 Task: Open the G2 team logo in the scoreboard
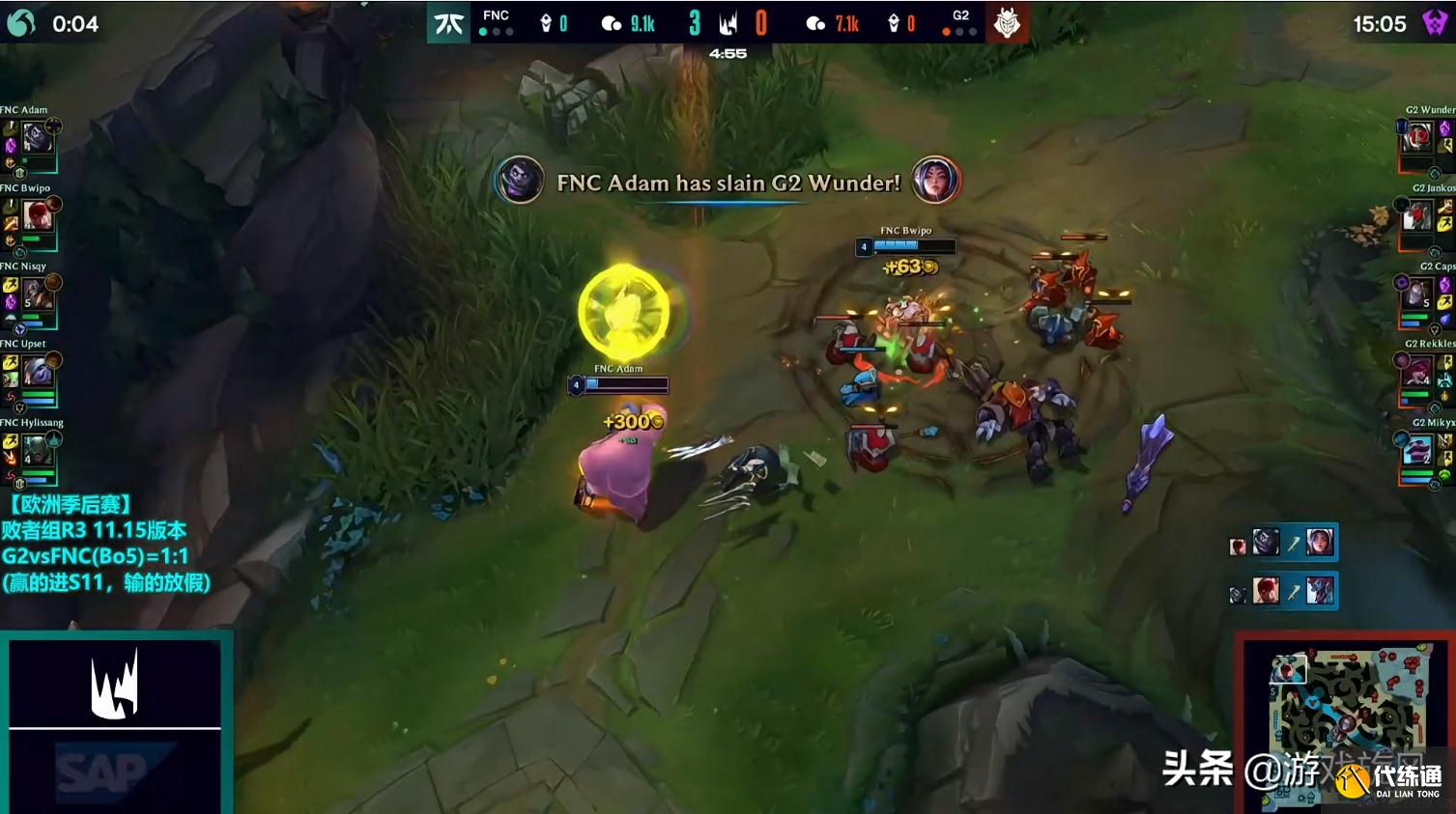pos(1009,21)
